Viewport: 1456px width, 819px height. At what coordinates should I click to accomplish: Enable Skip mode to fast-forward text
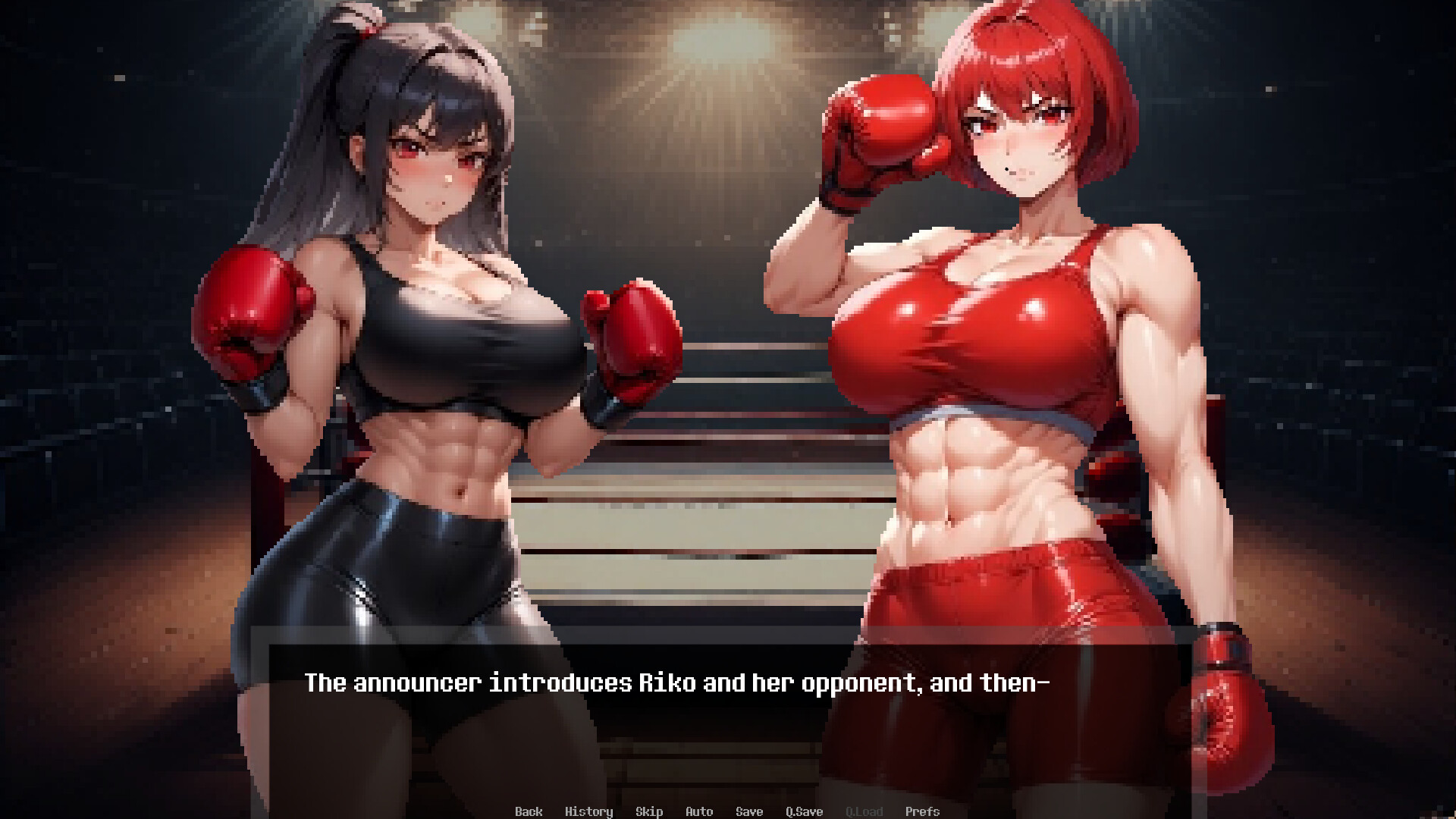tap(649, 811)
